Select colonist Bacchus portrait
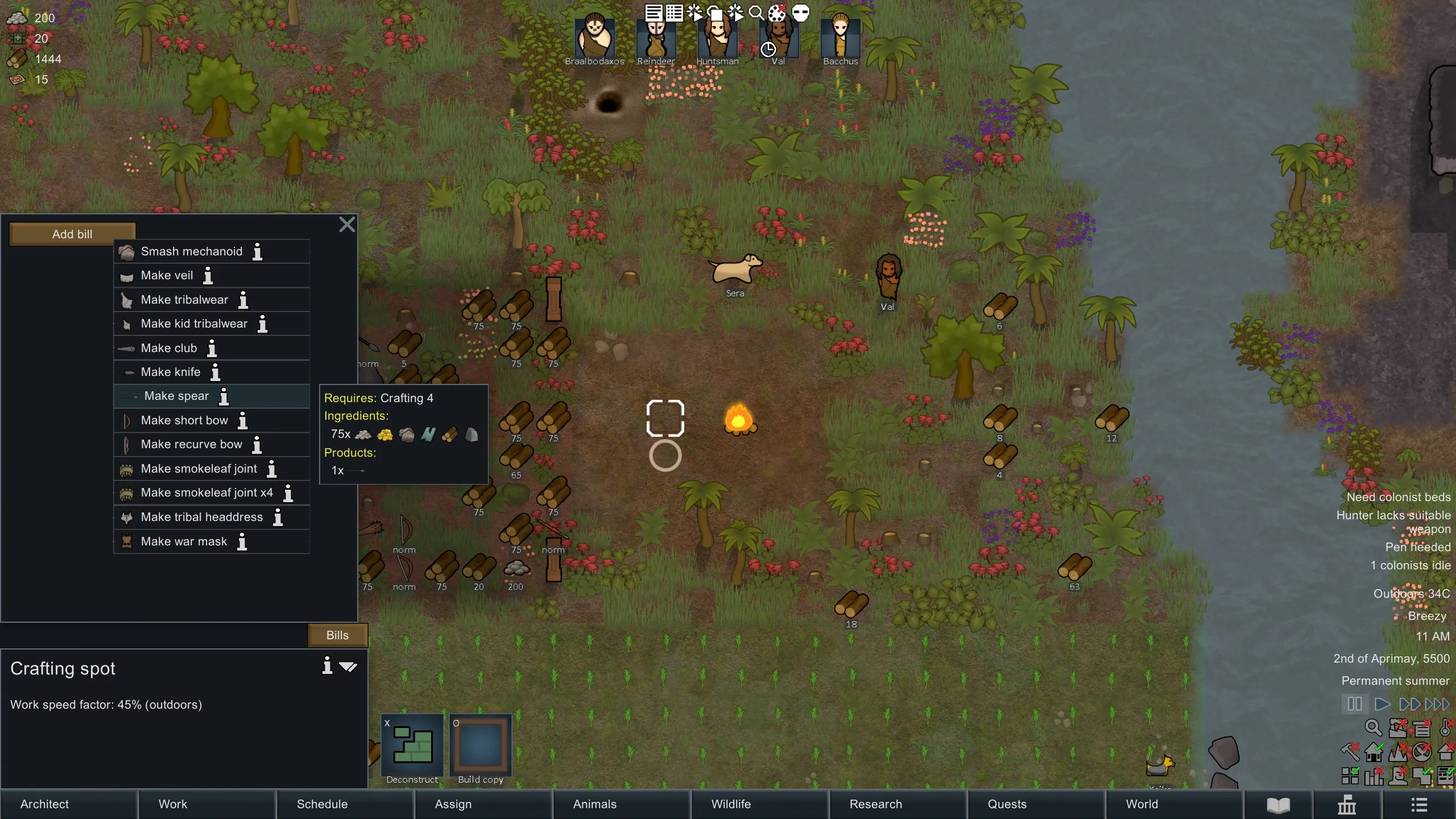The height and width of the screenshot is (819, 1456). click(840, 39)
